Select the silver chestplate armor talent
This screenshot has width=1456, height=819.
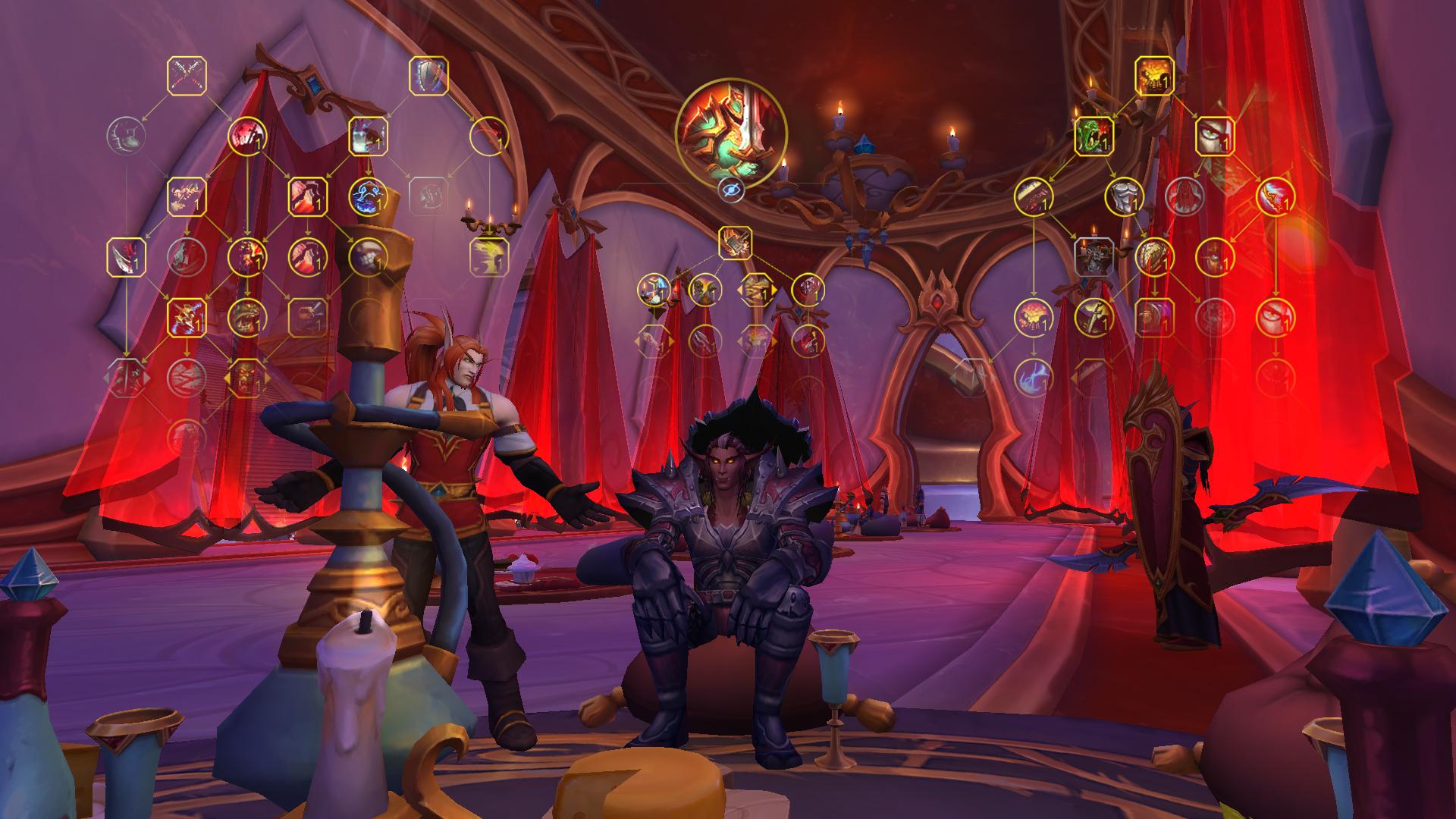1124,196
